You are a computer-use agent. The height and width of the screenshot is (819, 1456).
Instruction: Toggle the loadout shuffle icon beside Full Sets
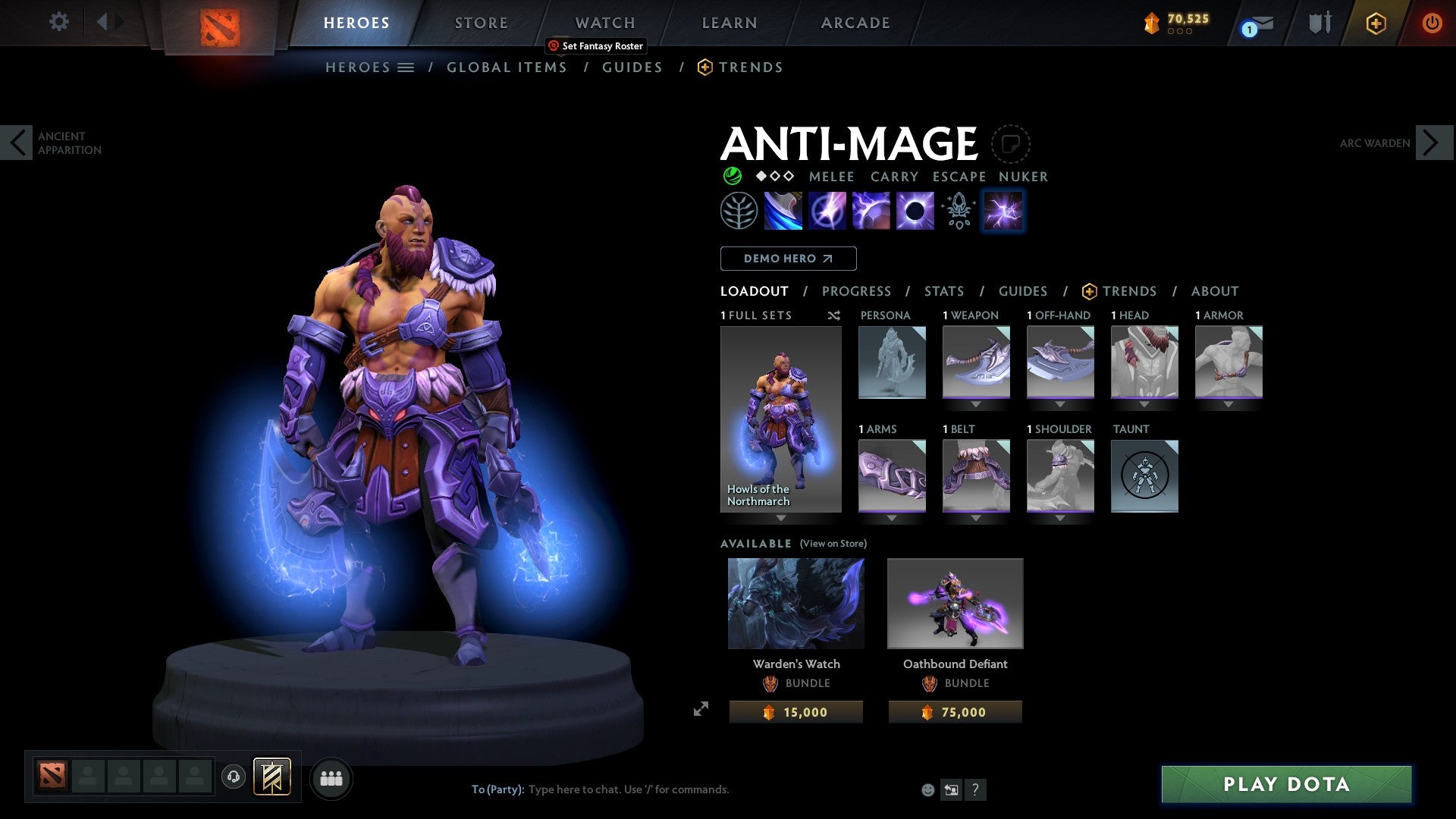point(833,315)
